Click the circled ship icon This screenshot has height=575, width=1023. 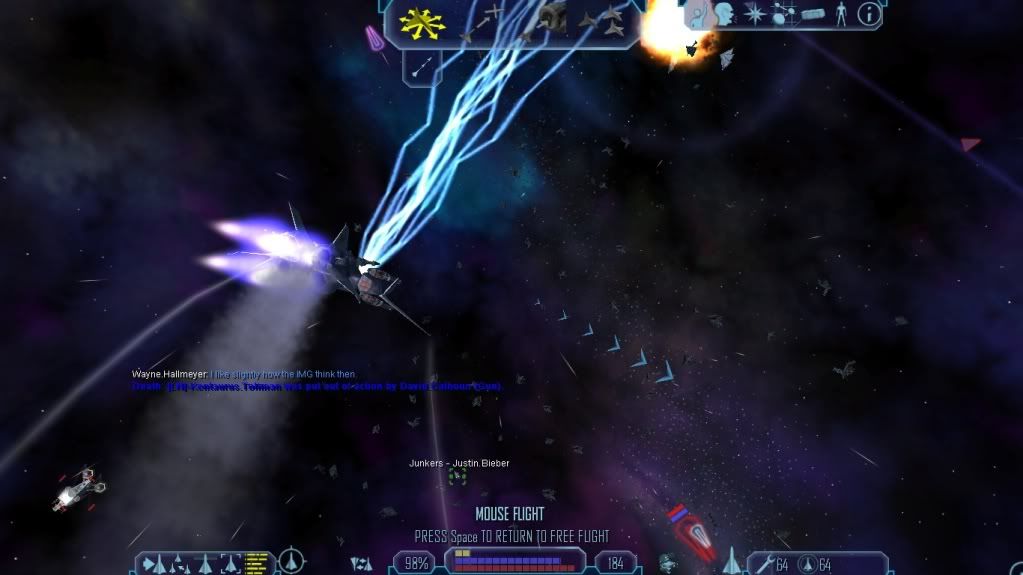[x=291, y=561]
